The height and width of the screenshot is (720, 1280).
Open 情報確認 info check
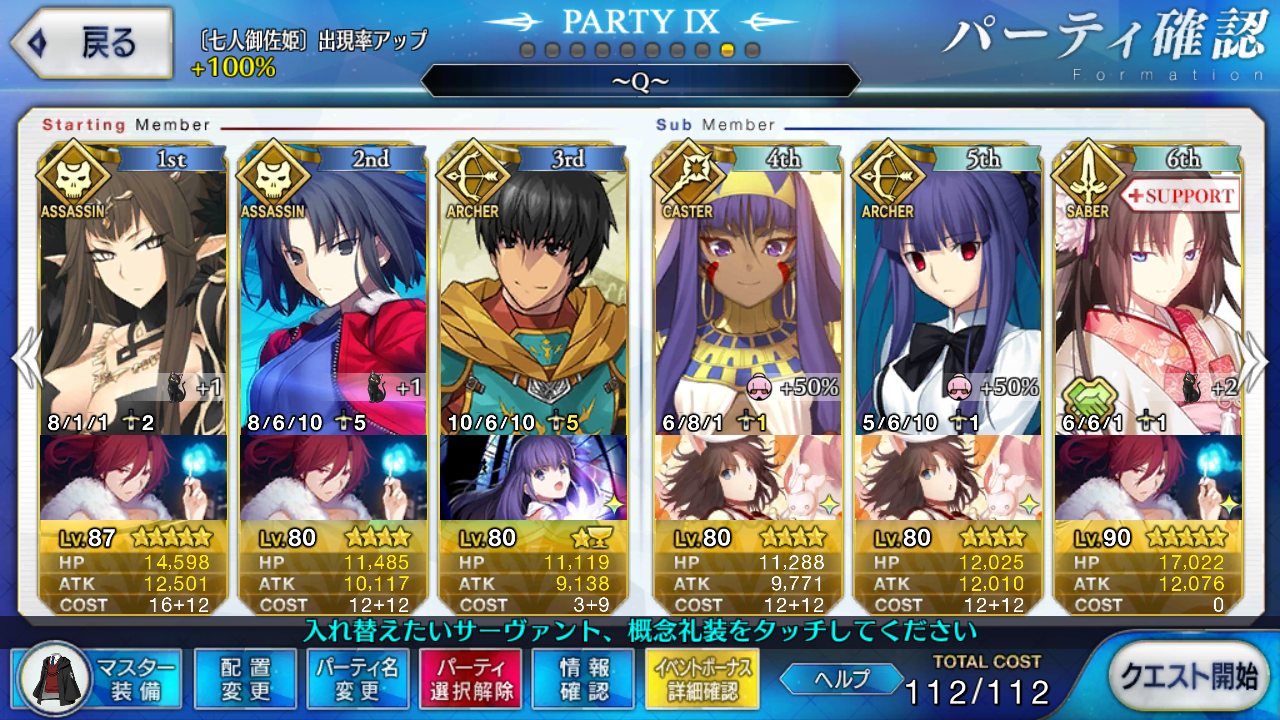pyautogui.click(x=582, y=678)
